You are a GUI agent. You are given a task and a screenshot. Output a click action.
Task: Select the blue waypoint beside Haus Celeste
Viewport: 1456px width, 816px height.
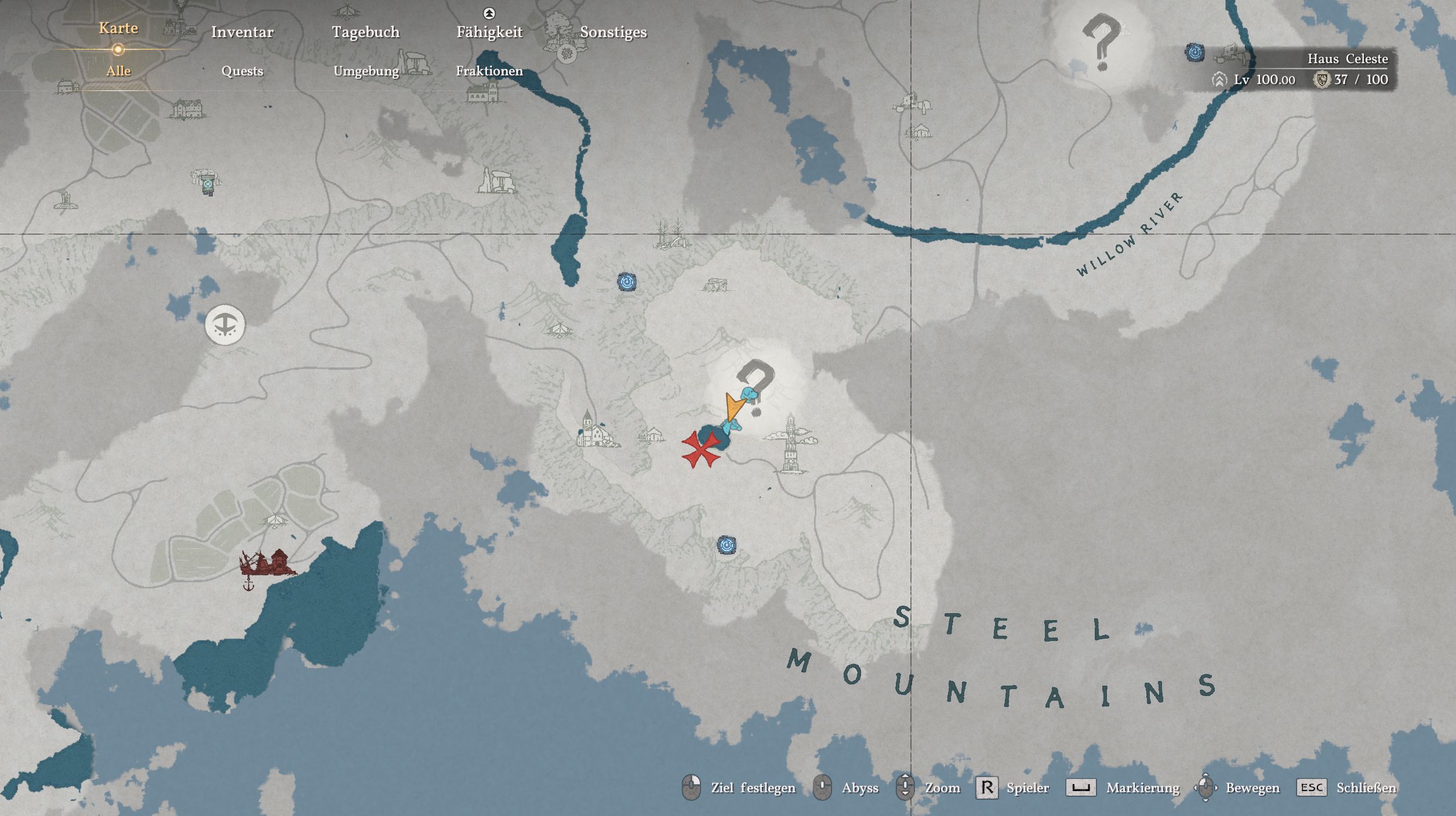point(1194,53)
